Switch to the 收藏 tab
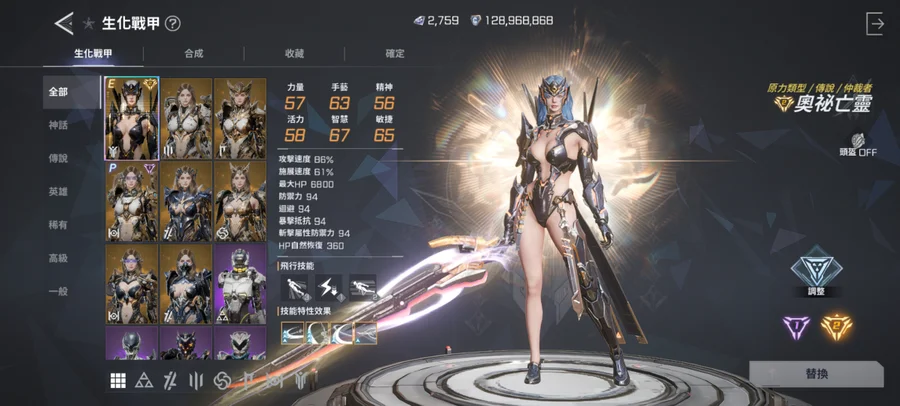Viewport: 900px width, 406px height. pos(294,53)
